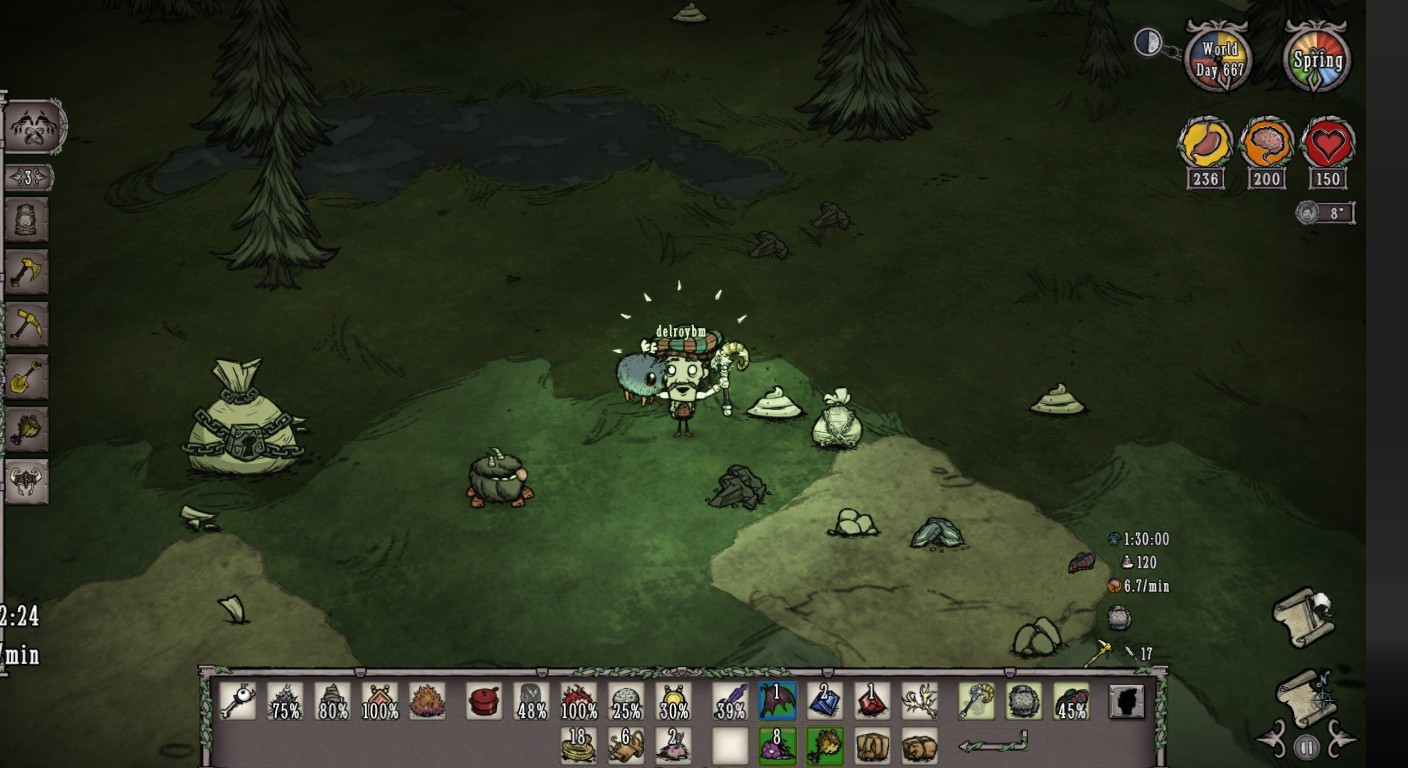Image resolution: width=1408 pixels, height=768 pixels.
Task: Craft the horned battle helm recipe
Action: [x=25, y=481]
